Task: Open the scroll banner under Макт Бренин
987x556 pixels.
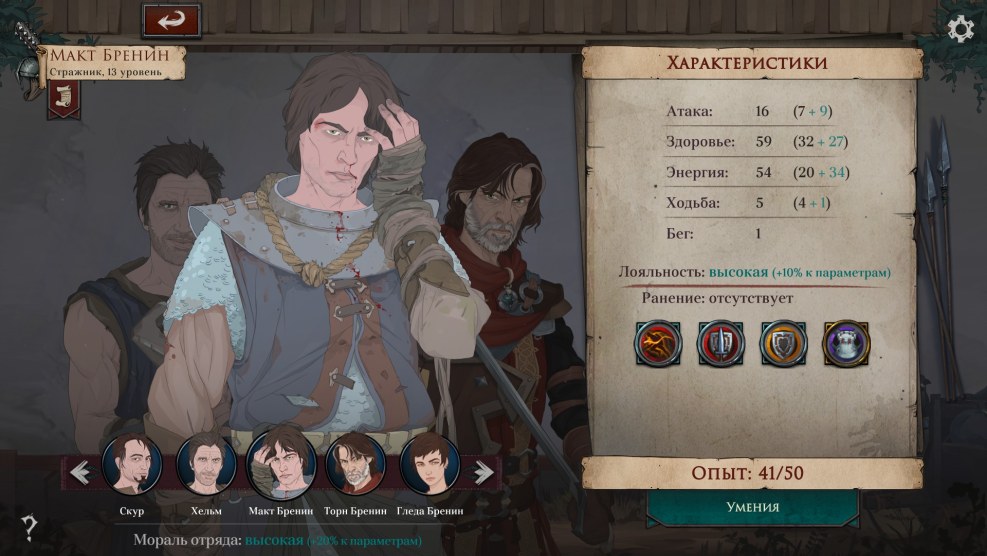Action: pyautogui.click(x=63, y=98)
